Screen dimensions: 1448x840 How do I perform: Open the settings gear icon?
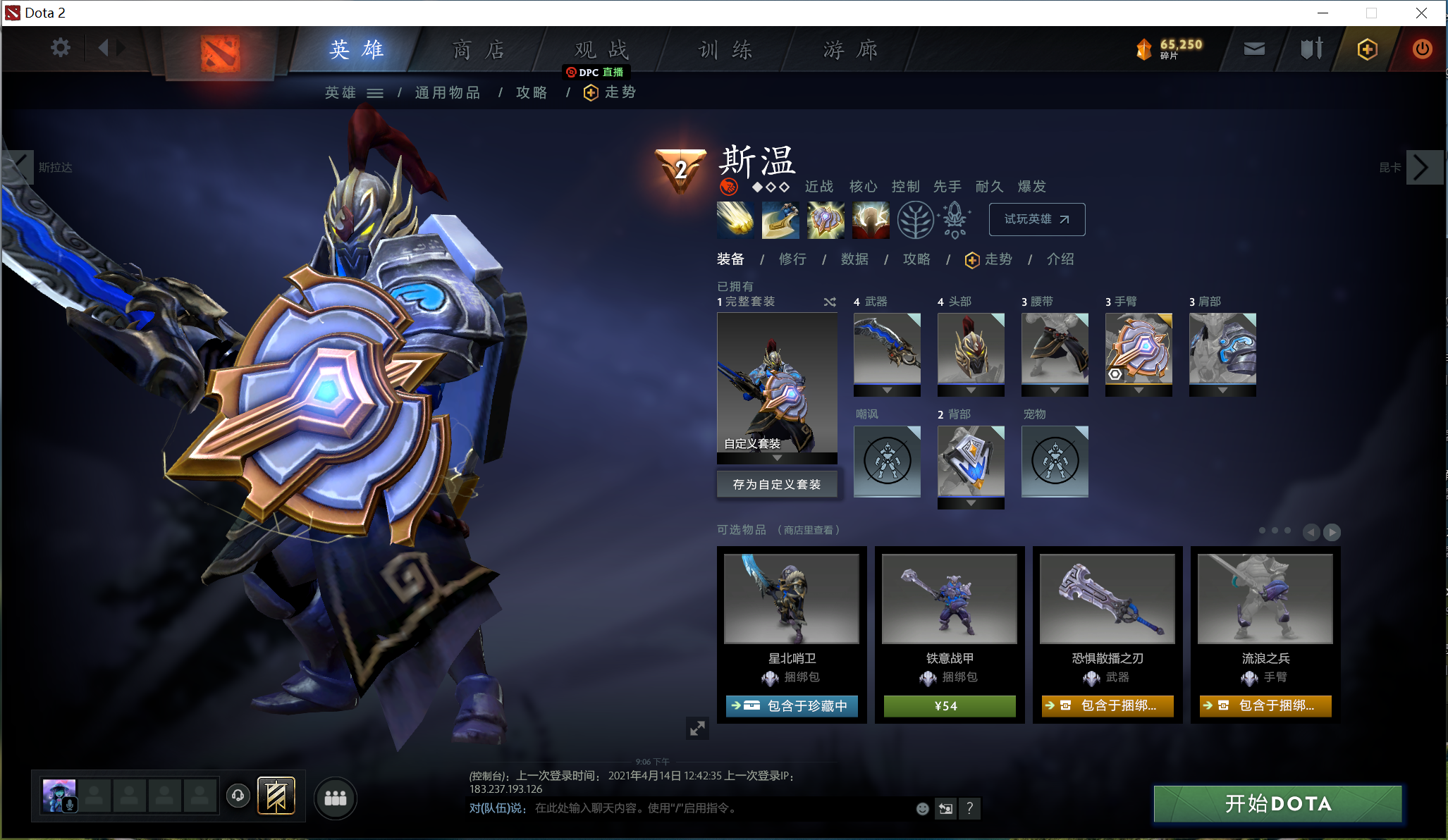pos(61,48)
